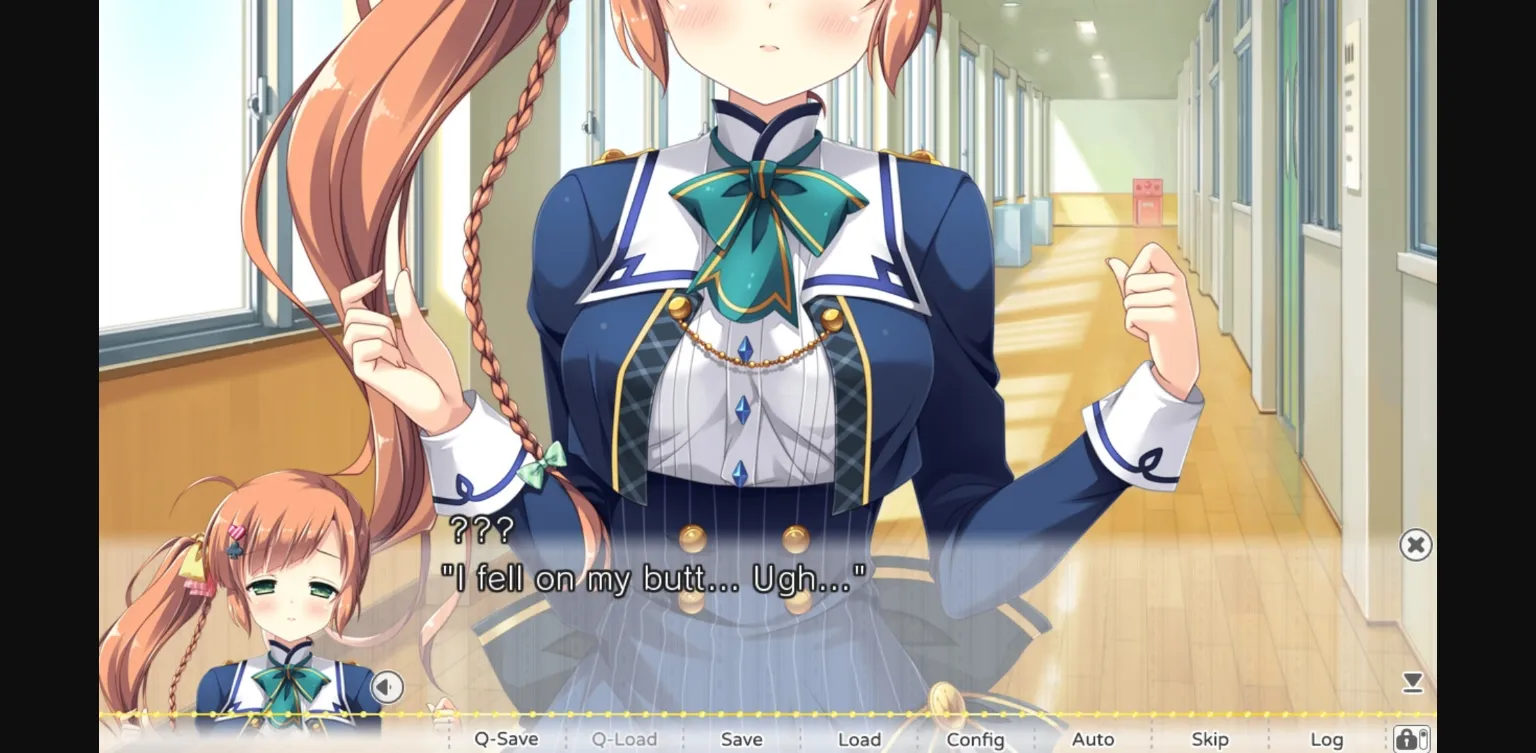Image resolution: width=1536 pixels, height=753 pixels.
Task: Open the Config settings
Action: point(975,739)
